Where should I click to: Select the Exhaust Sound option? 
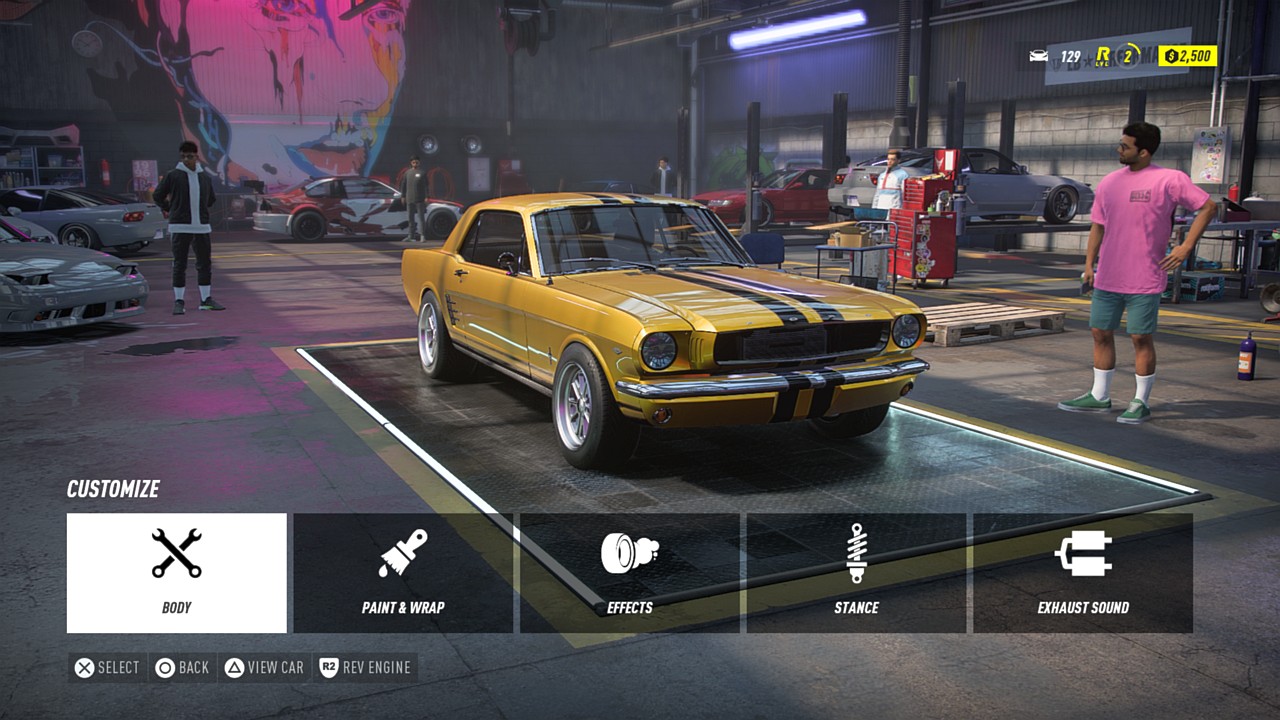(x=1083, y=573)
